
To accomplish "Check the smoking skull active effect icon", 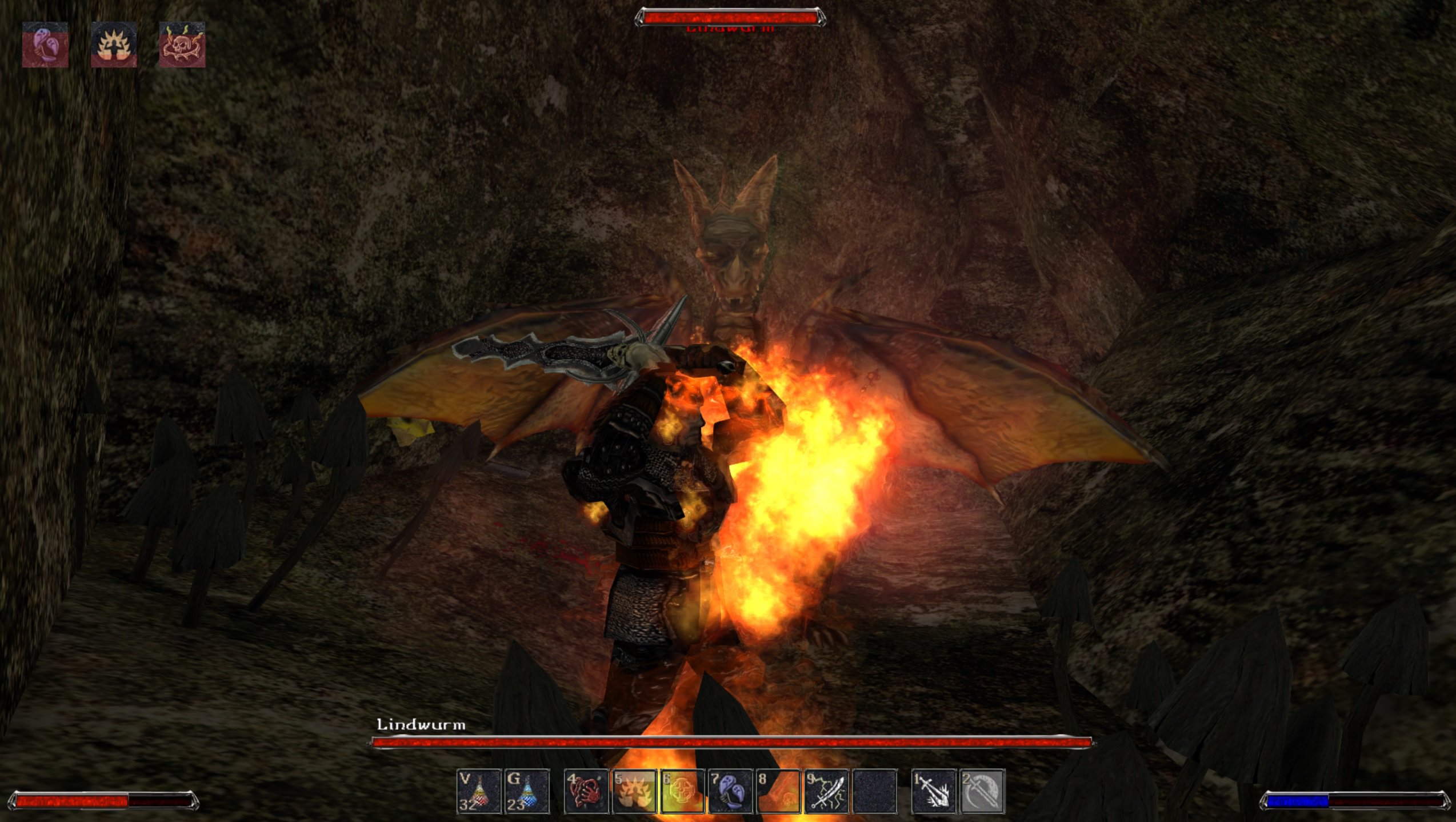I will pos(182,45).
